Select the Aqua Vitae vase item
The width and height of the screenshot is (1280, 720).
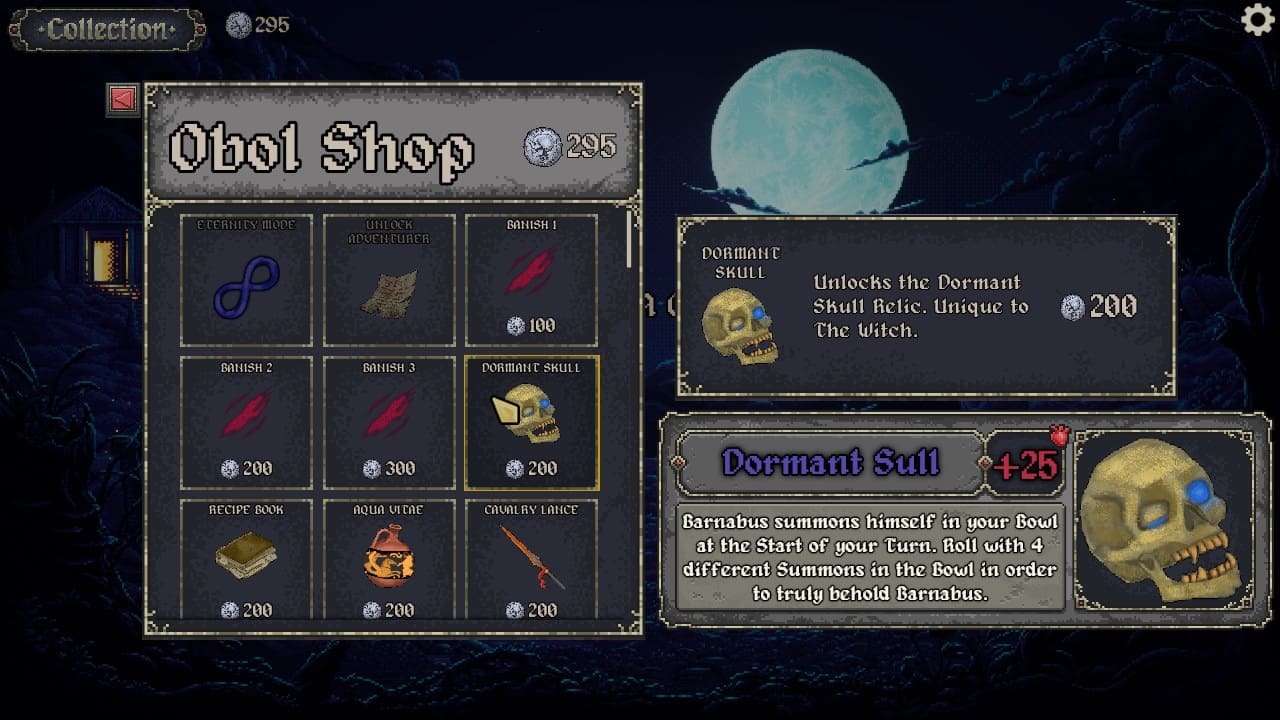[x=389, y=560]
